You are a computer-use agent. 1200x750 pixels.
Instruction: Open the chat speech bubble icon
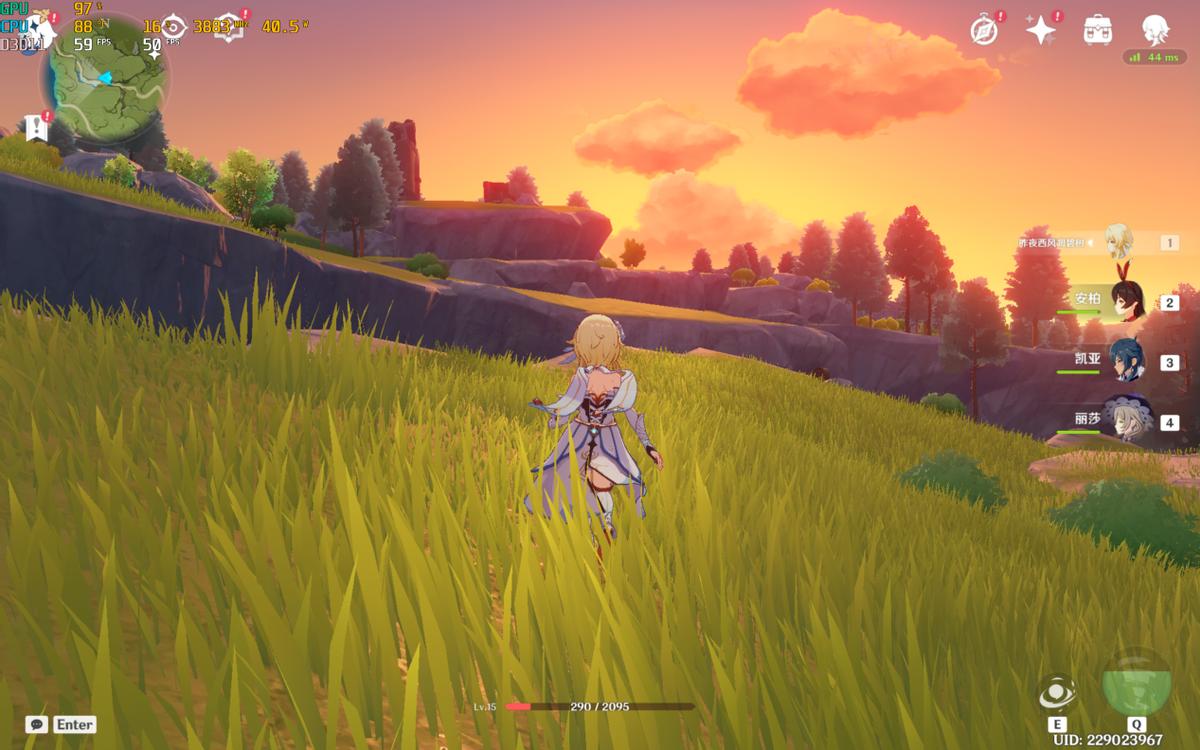[36, 724]
